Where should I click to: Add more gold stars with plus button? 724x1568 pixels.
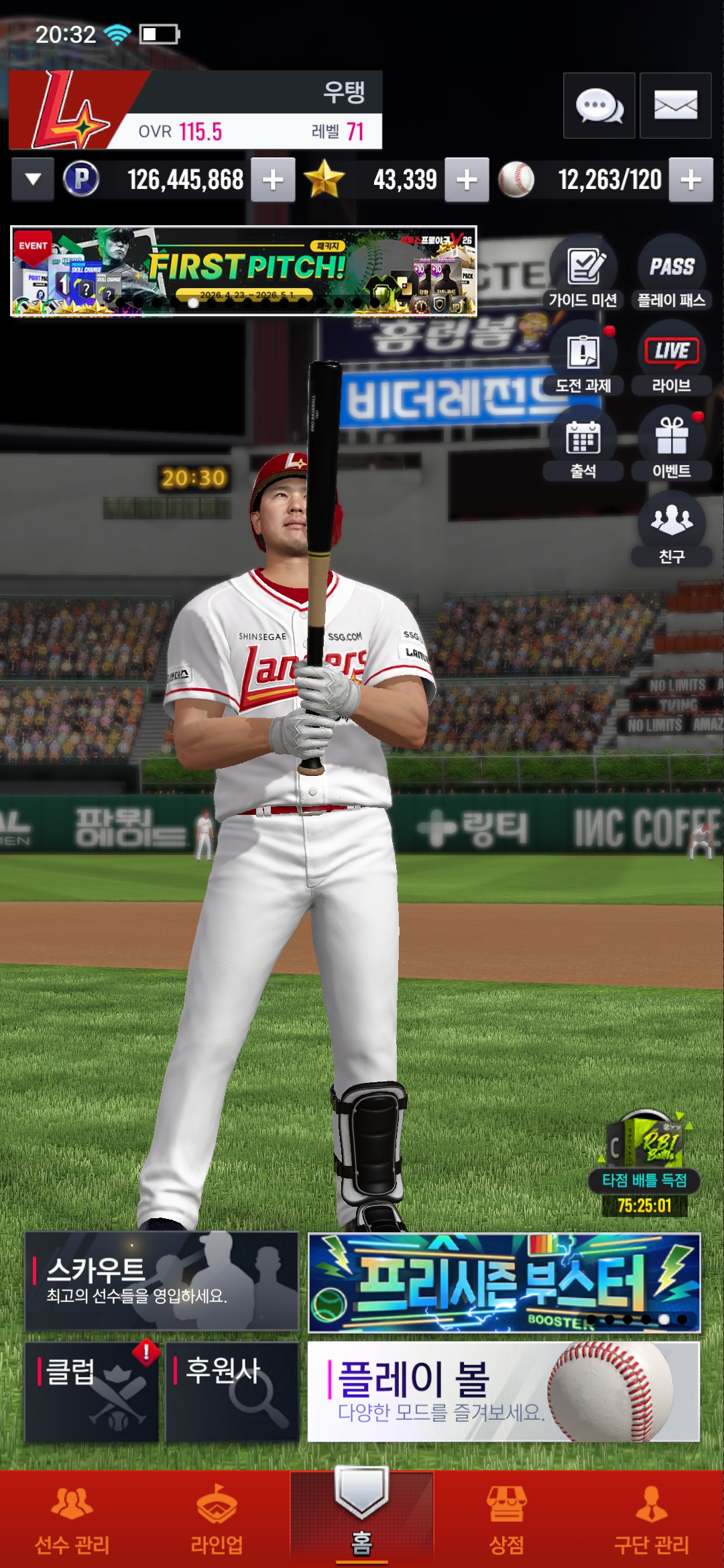pos(467,180)
